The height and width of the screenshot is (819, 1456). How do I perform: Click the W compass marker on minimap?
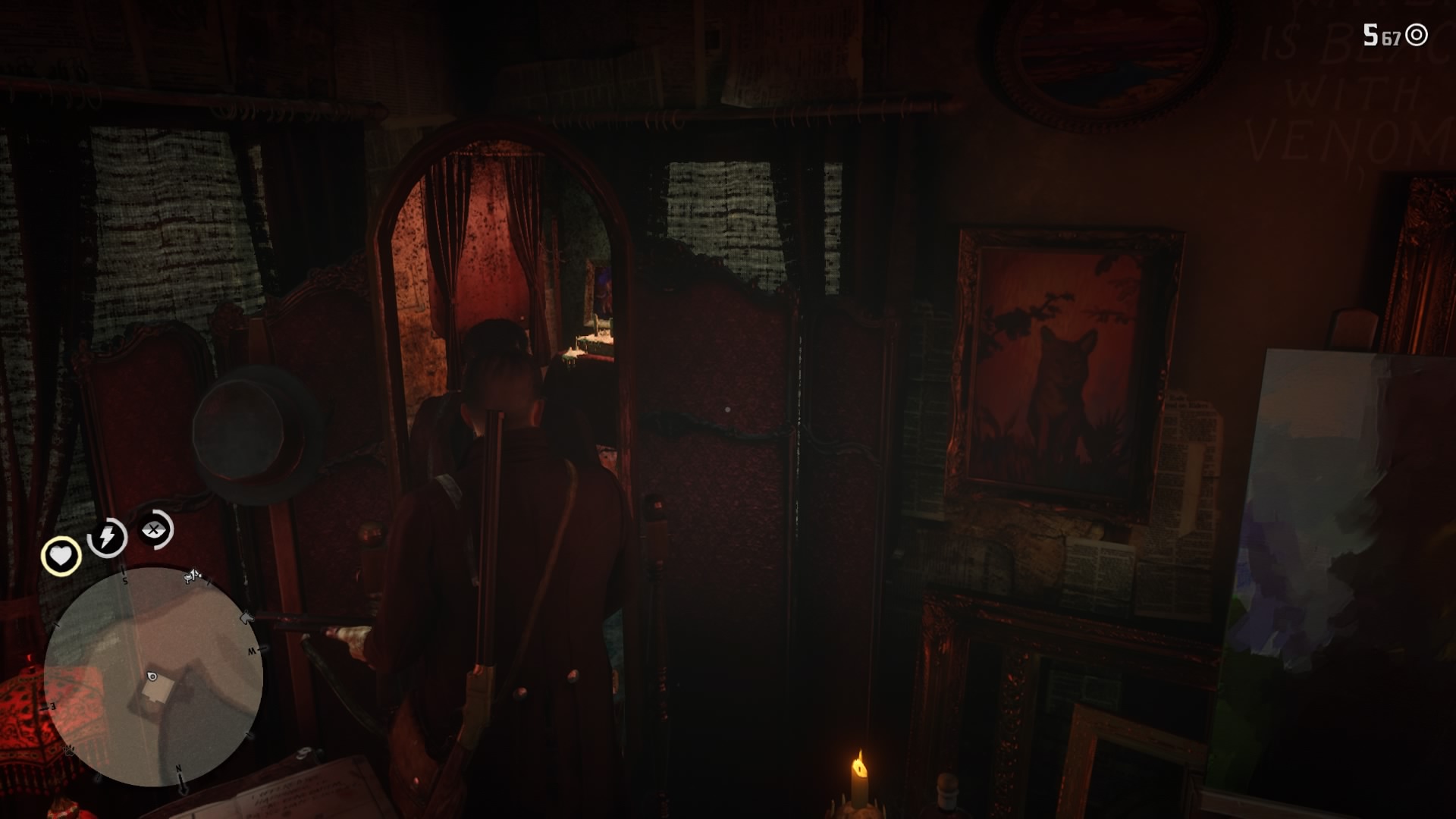coord(250,649)
